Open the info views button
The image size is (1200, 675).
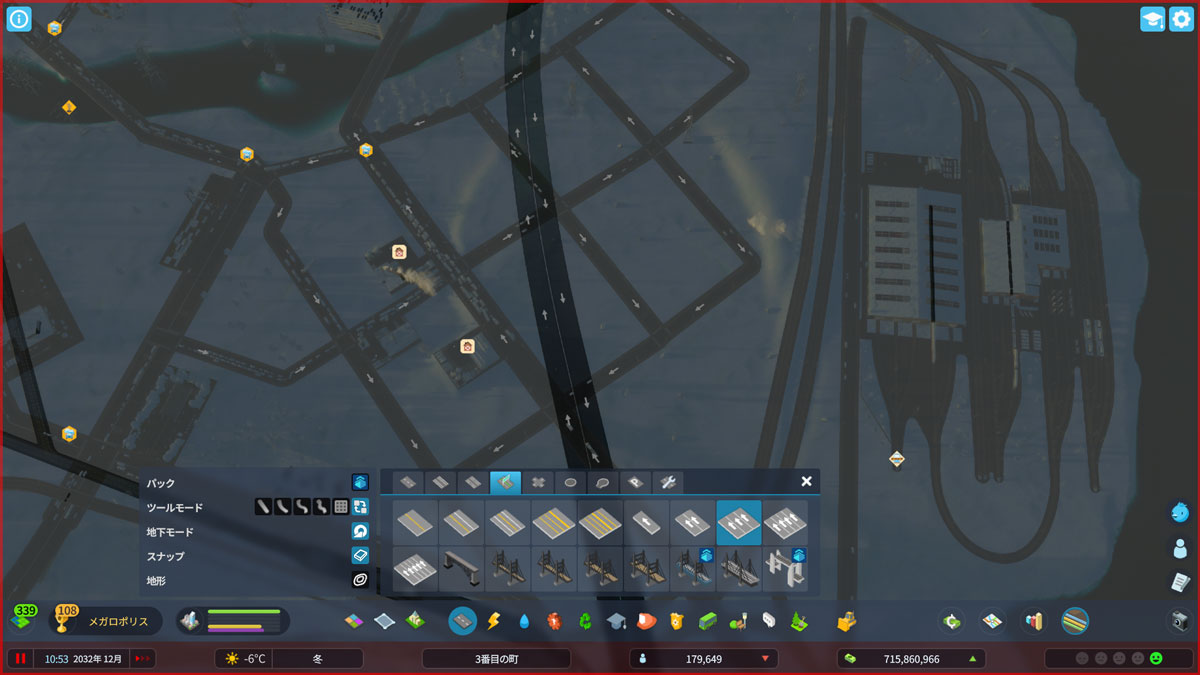19,19
